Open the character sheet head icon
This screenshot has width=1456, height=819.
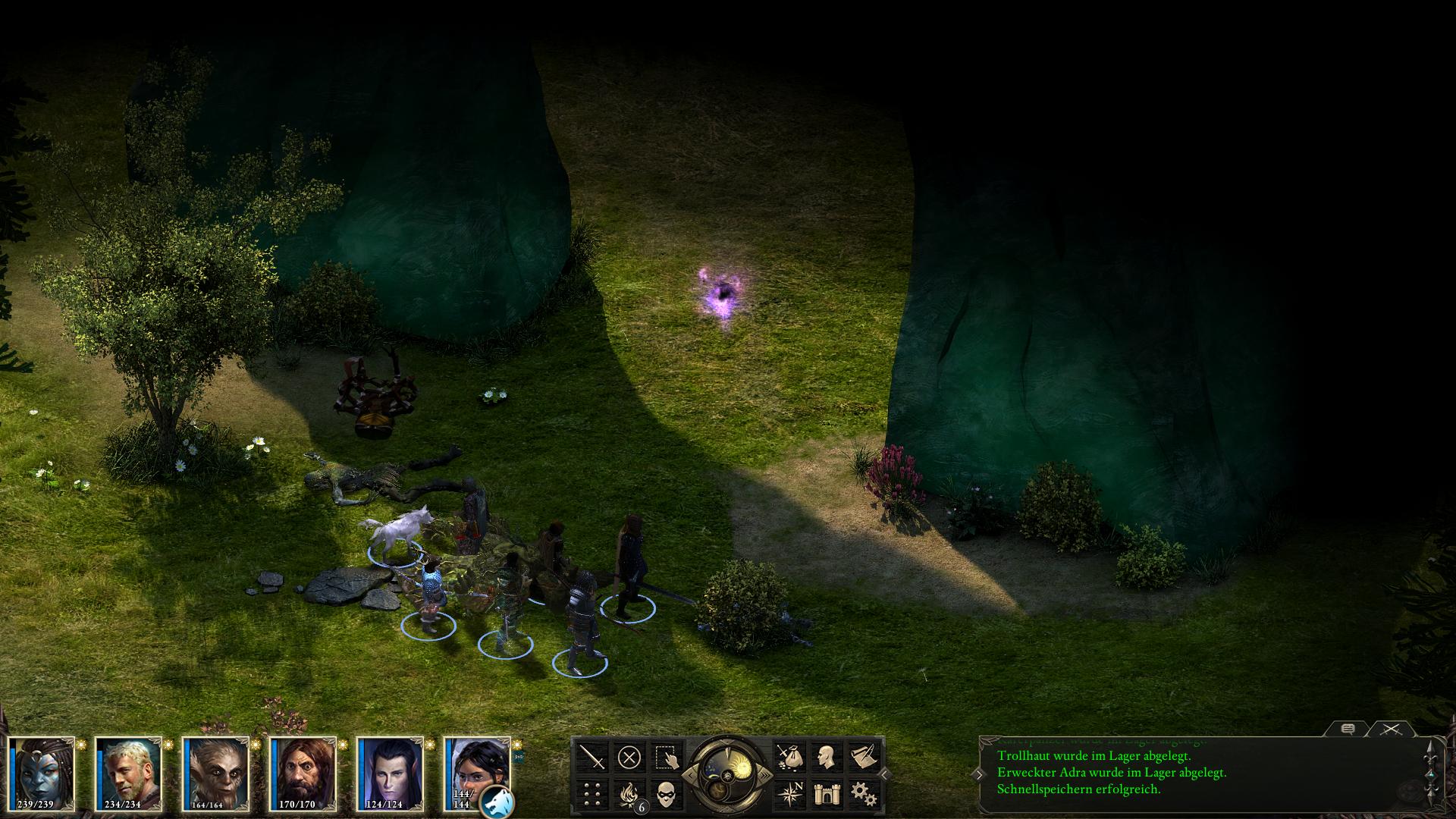(x=826, y=757)
